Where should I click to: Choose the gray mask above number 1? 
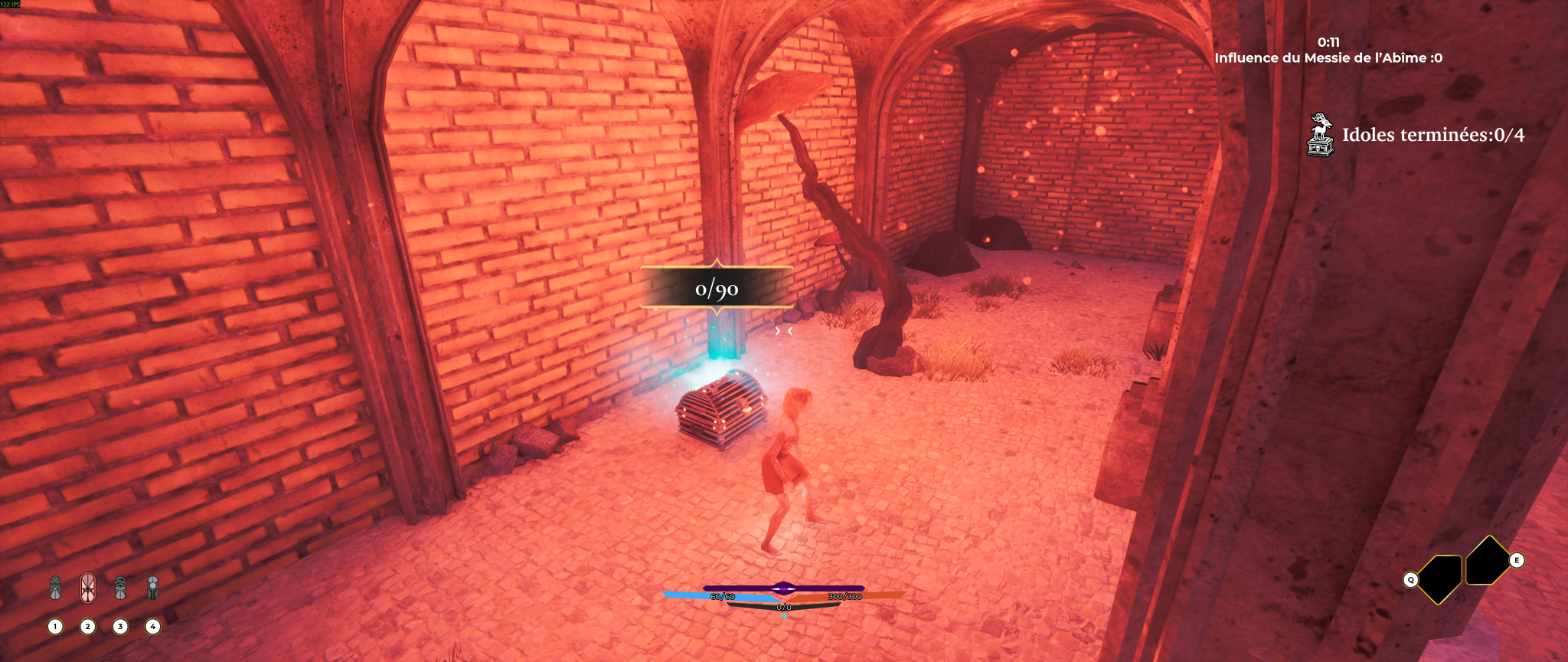[55, 588]
